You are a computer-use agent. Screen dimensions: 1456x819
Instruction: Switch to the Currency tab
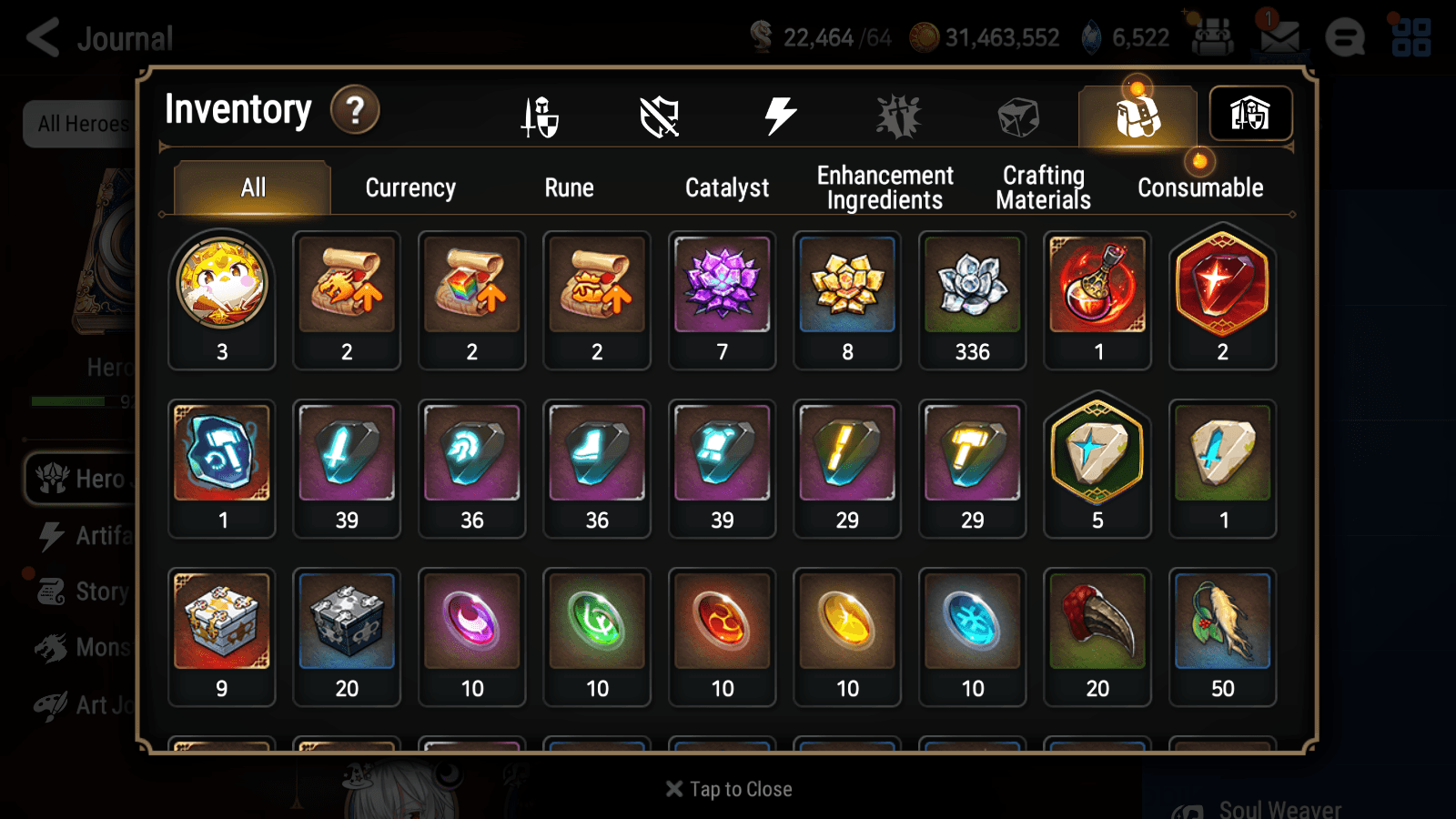pyautogui.click(x=410, y=187)
